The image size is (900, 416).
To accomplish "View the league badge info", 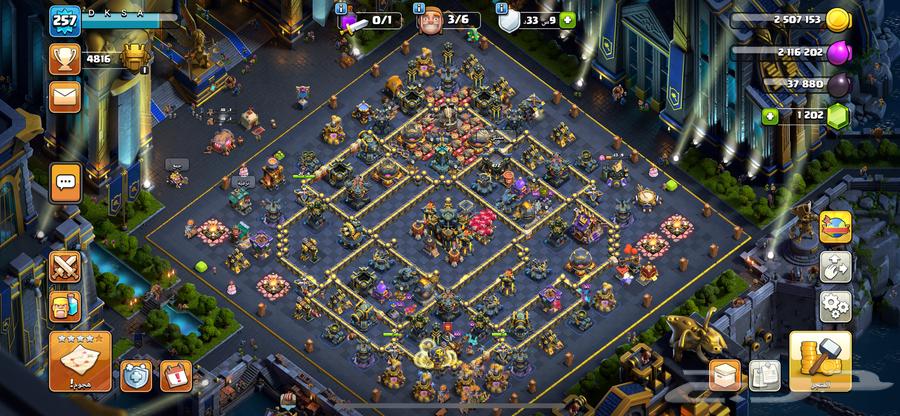I will click(133, 57).
